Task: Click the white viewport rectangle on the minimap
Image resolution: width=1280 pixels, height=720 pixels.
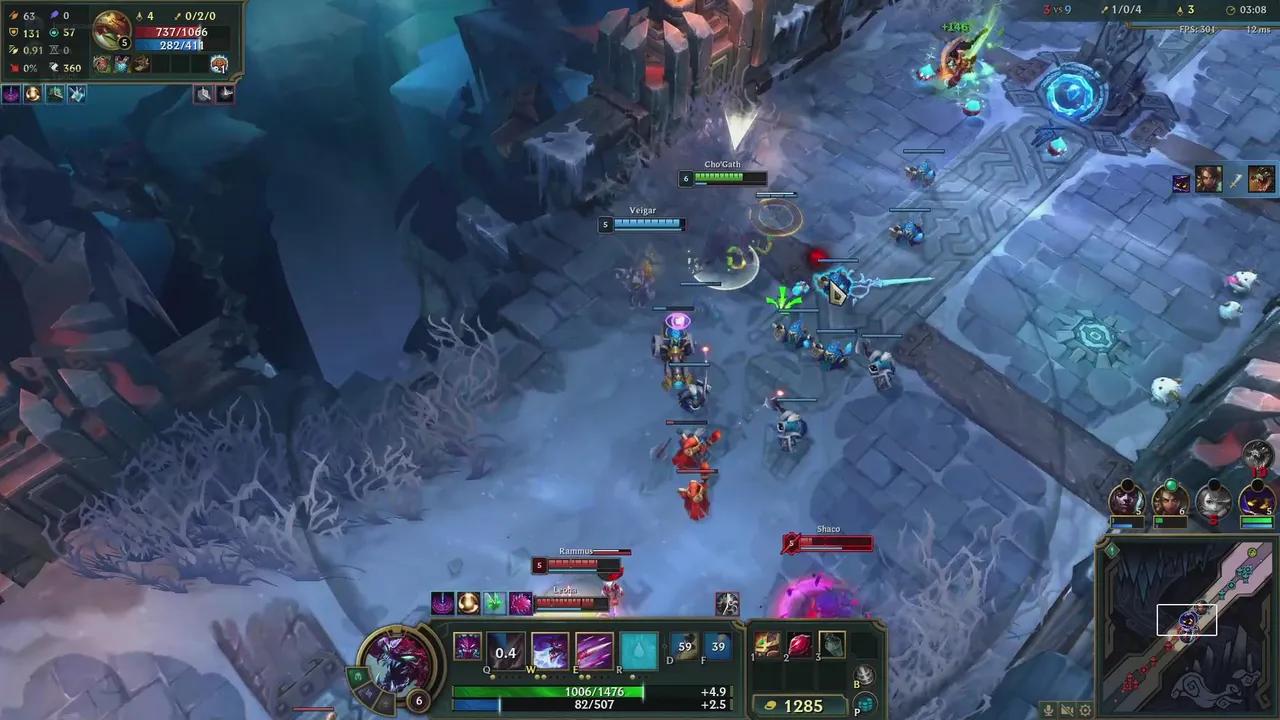Action: tap(1186, 621)
